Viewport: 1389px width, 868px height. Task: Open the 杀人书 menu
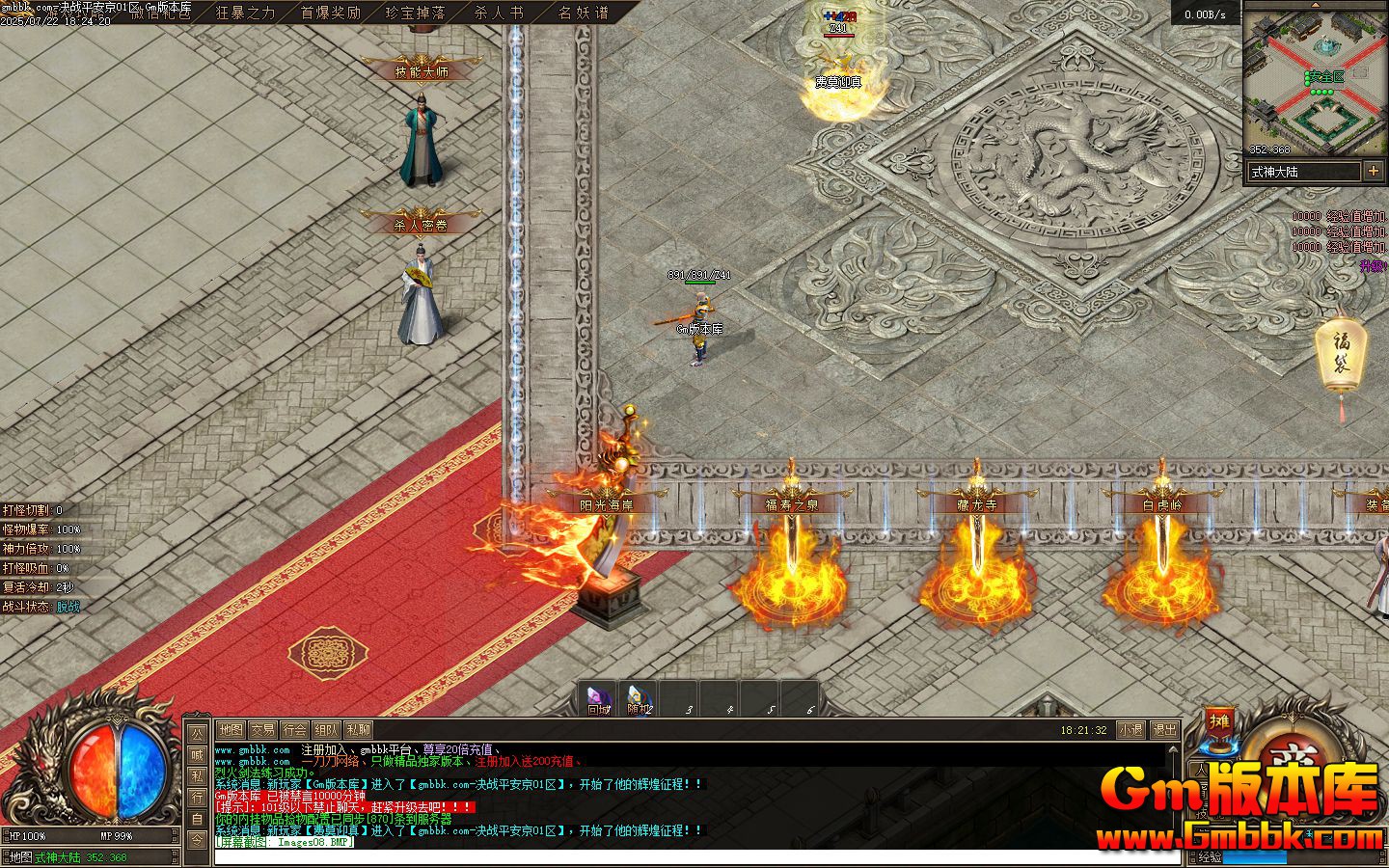(x=499, y=13)
